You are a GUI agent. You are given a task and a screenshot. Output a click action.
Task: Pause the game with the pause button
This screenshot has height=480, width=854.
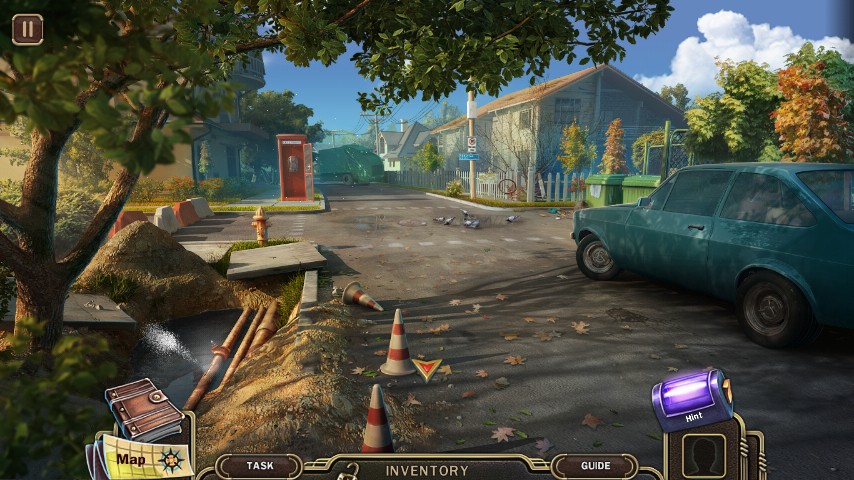pyautogui.click(x=27, y=29)
